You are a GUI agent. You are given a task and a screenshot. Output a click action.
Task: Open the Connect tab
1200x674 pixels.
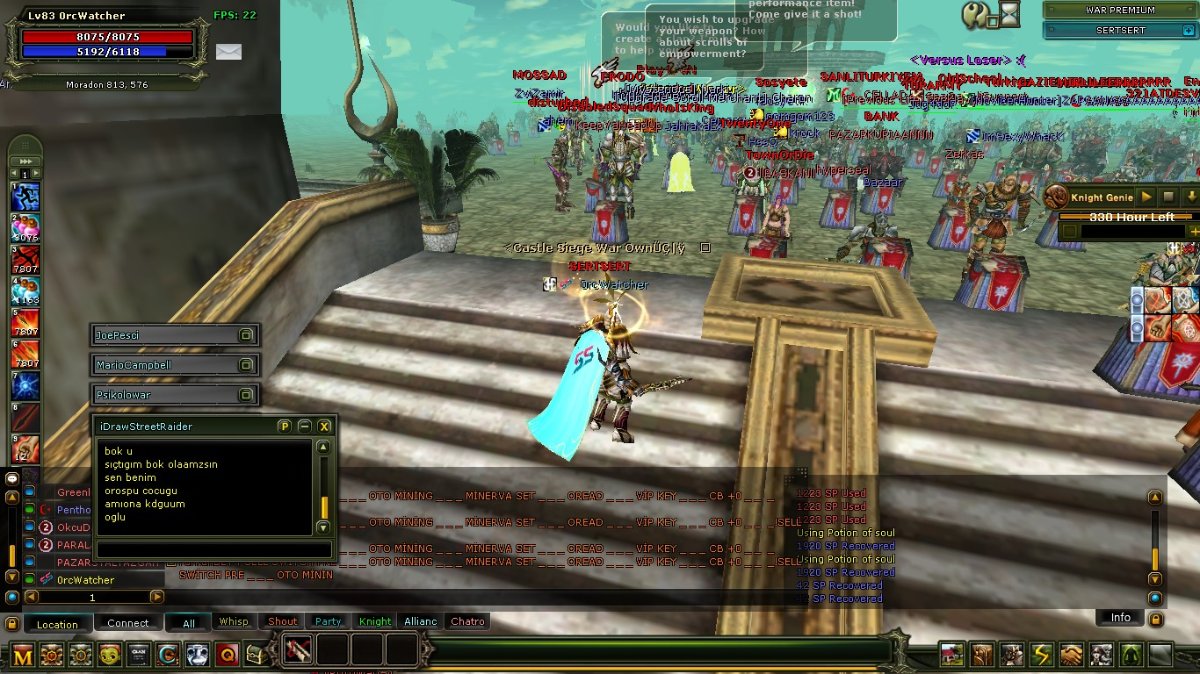pyautogui.click(x=128, y=623)
